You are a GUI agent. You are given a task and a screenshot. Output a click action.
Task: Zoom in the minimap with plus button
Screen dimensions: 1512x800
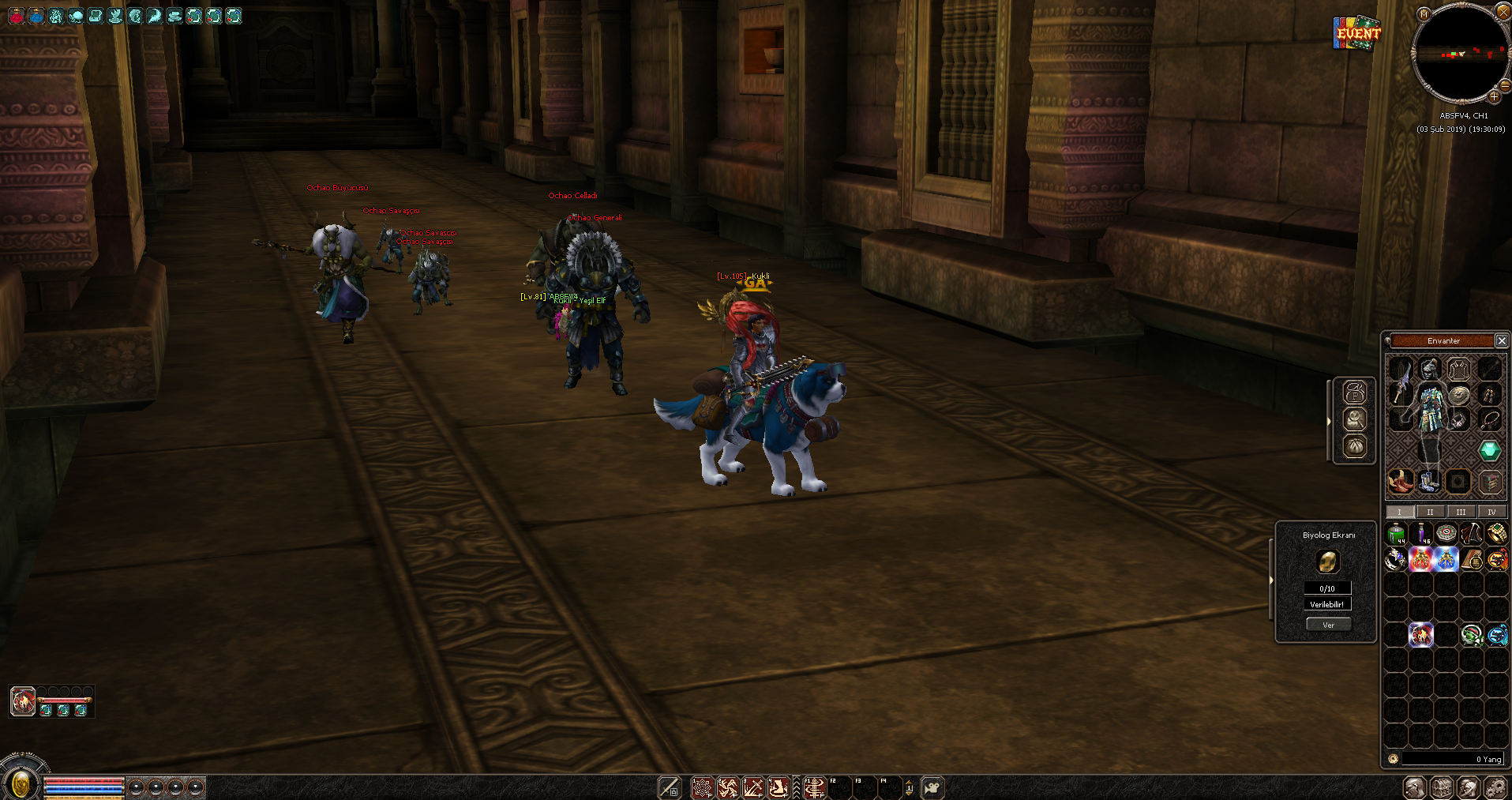tap(1494, 97)
